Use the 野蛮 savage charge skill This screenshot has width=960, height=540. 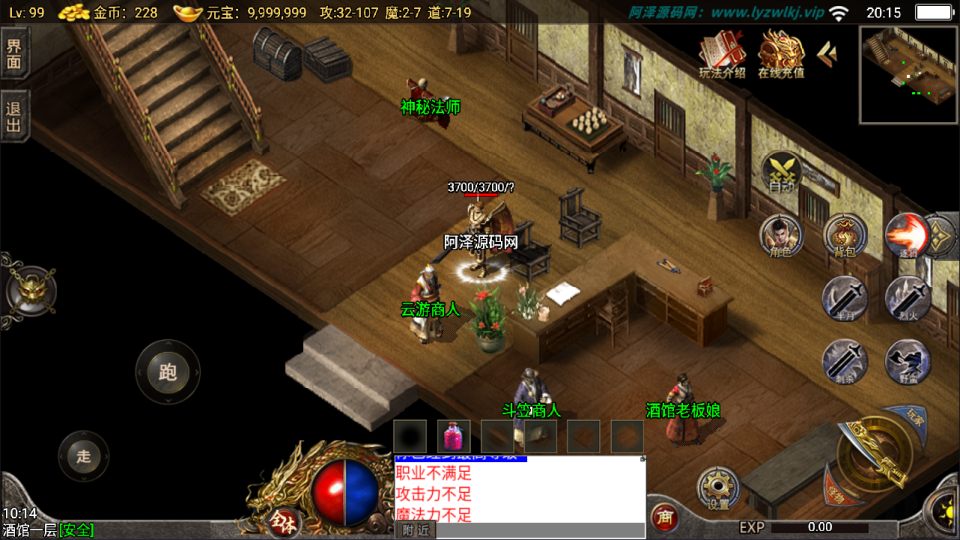[x=906, y=361]
